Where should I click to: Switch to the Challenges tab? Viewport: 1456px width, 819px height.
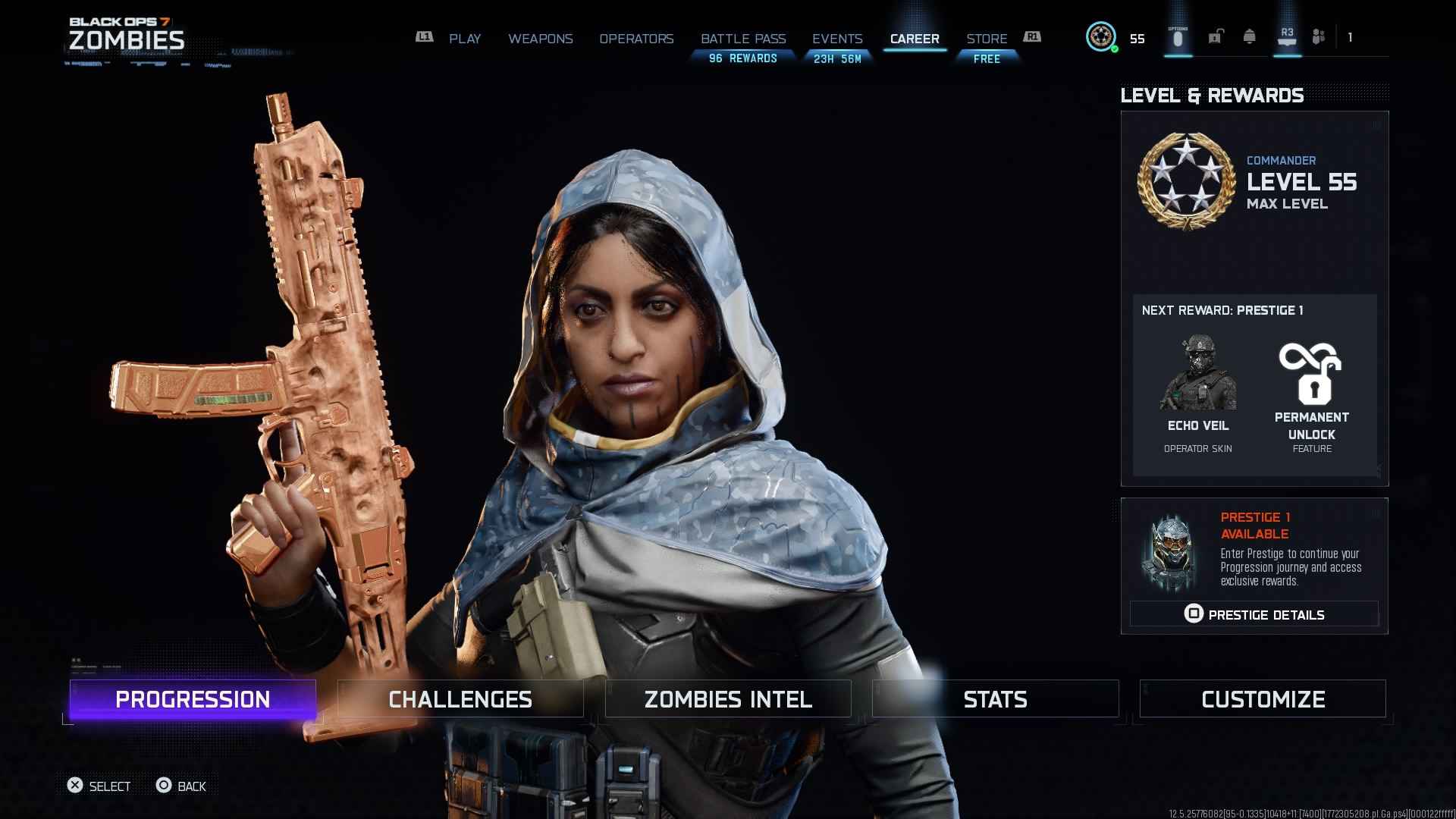click(x=459, y=698)
